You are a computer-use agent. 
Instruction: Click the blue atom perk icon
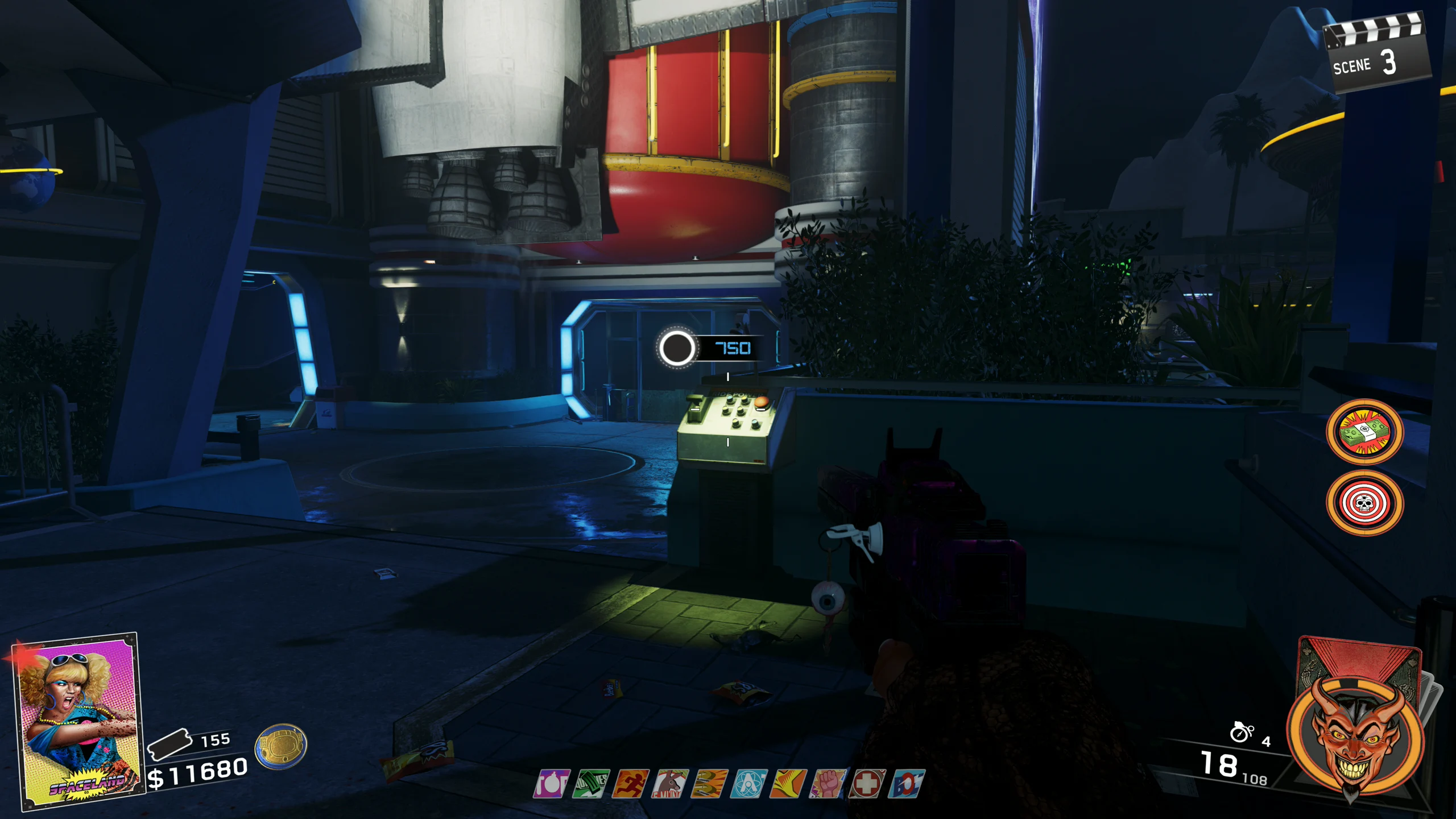pyautogui.click(x=749, y=784)
